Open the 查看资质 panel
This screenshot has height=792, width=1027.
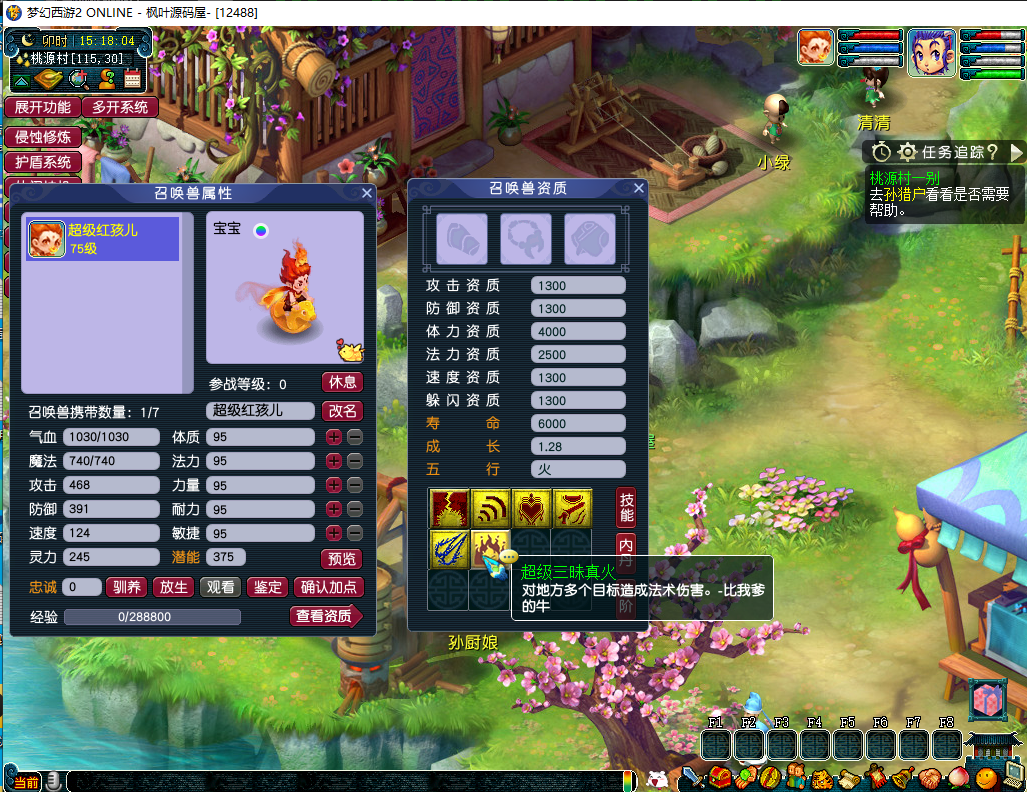(x=325, y=616)
